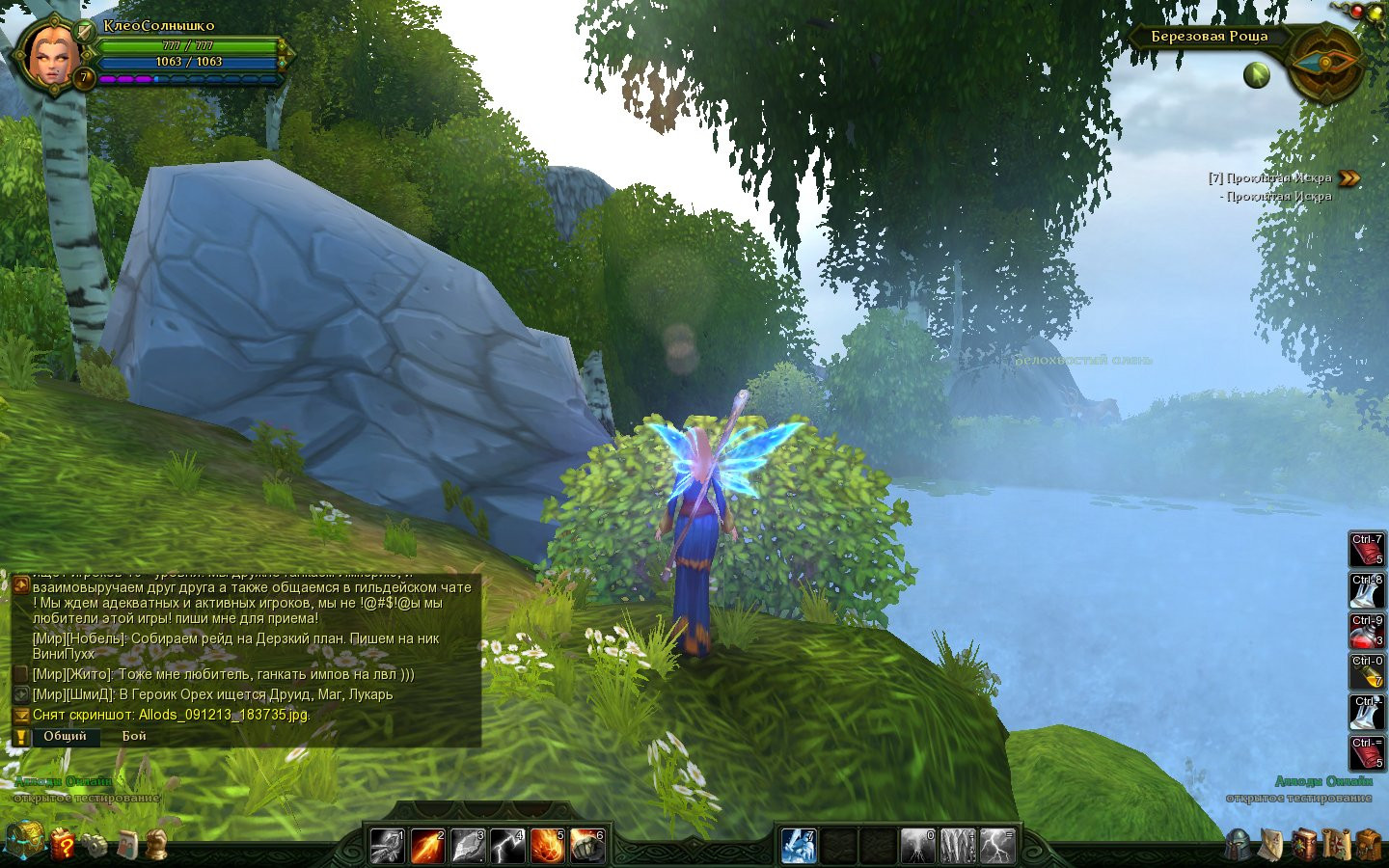Switch to the Бой chat tab
Viewport: 1389px width, 868px height.
(134, 736)
